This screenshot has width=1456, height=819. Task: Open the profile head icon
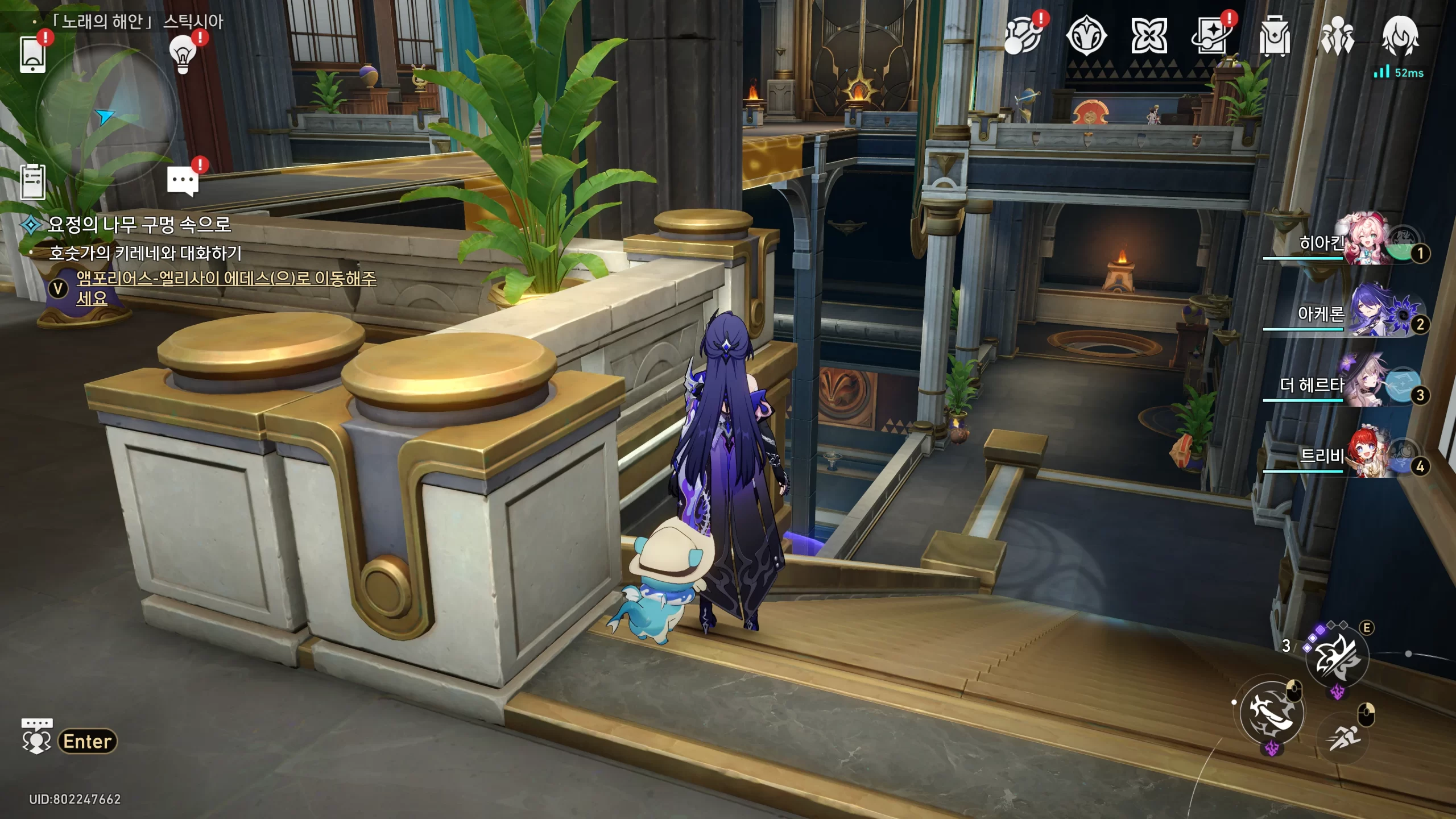pos(1400,36)
